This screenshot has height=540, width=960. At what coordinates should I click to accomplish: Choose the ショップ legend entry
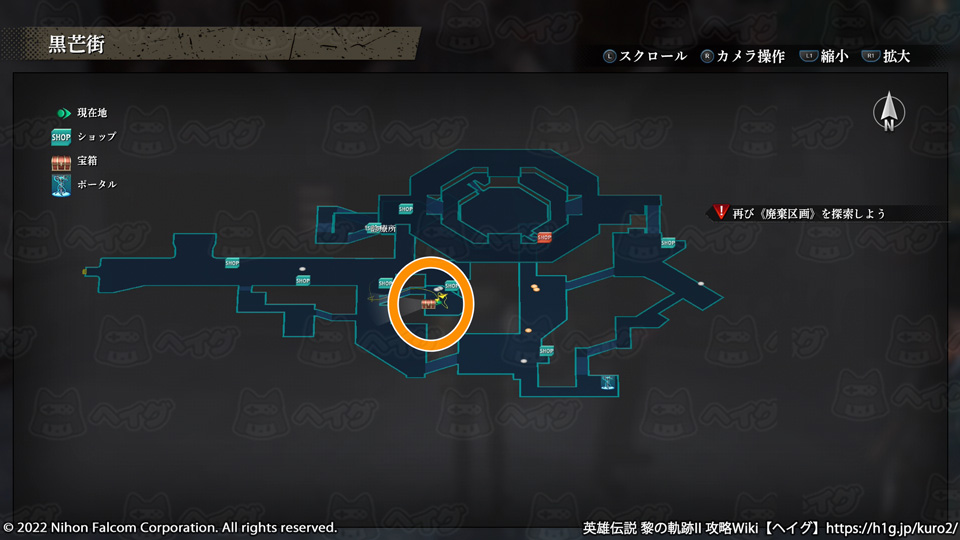(x=84, y=136)
